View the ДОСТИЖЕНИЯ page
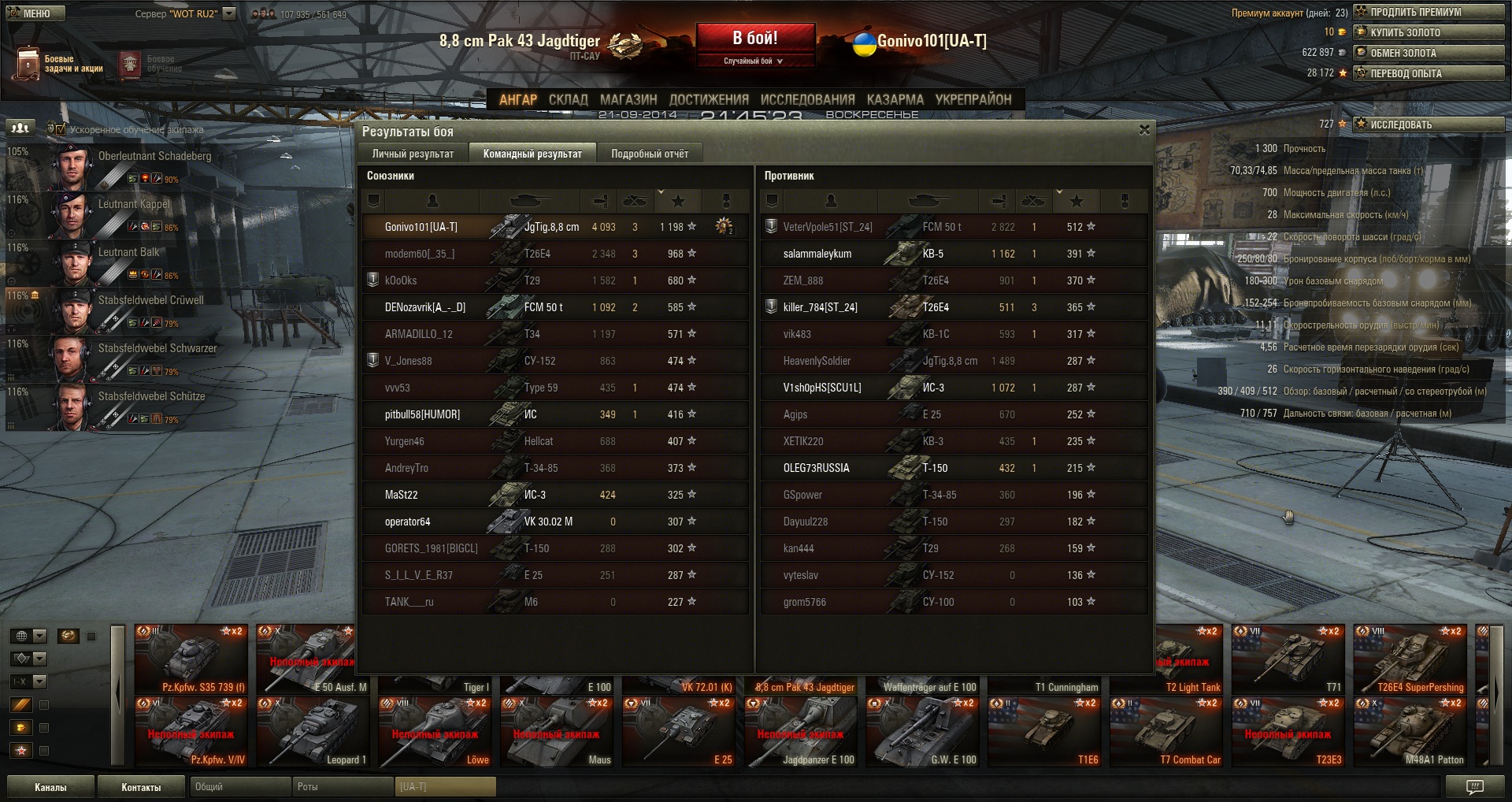 point(709,99)
